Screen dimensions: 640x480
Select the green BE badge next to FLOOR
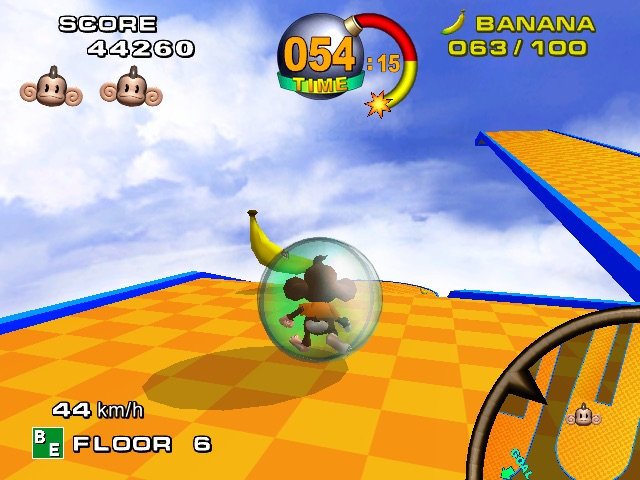pyautogui.click(x=47, y=443)
